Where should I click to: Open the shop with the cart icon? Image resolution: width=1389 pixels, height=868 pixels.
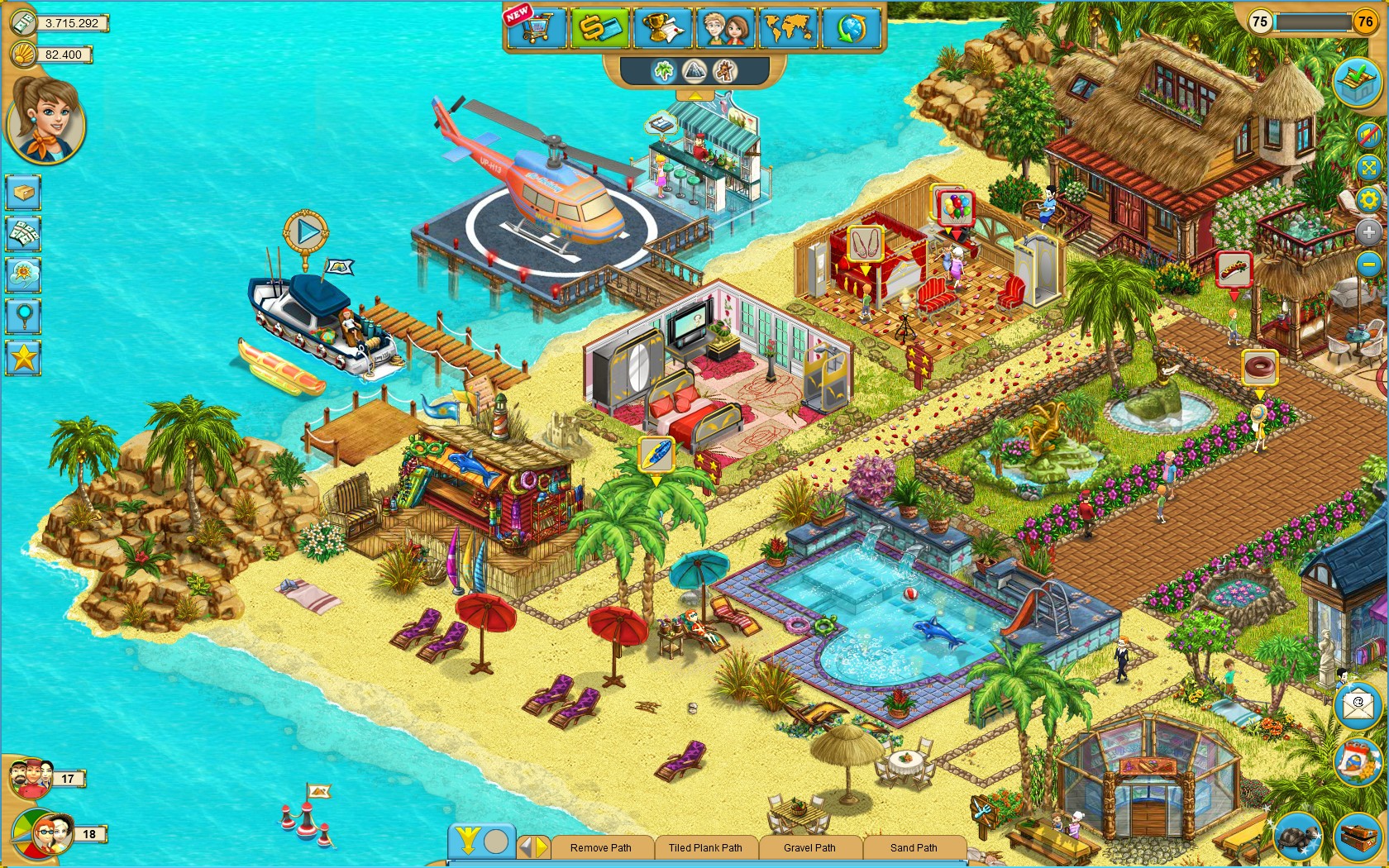click(x=536, y=27)
